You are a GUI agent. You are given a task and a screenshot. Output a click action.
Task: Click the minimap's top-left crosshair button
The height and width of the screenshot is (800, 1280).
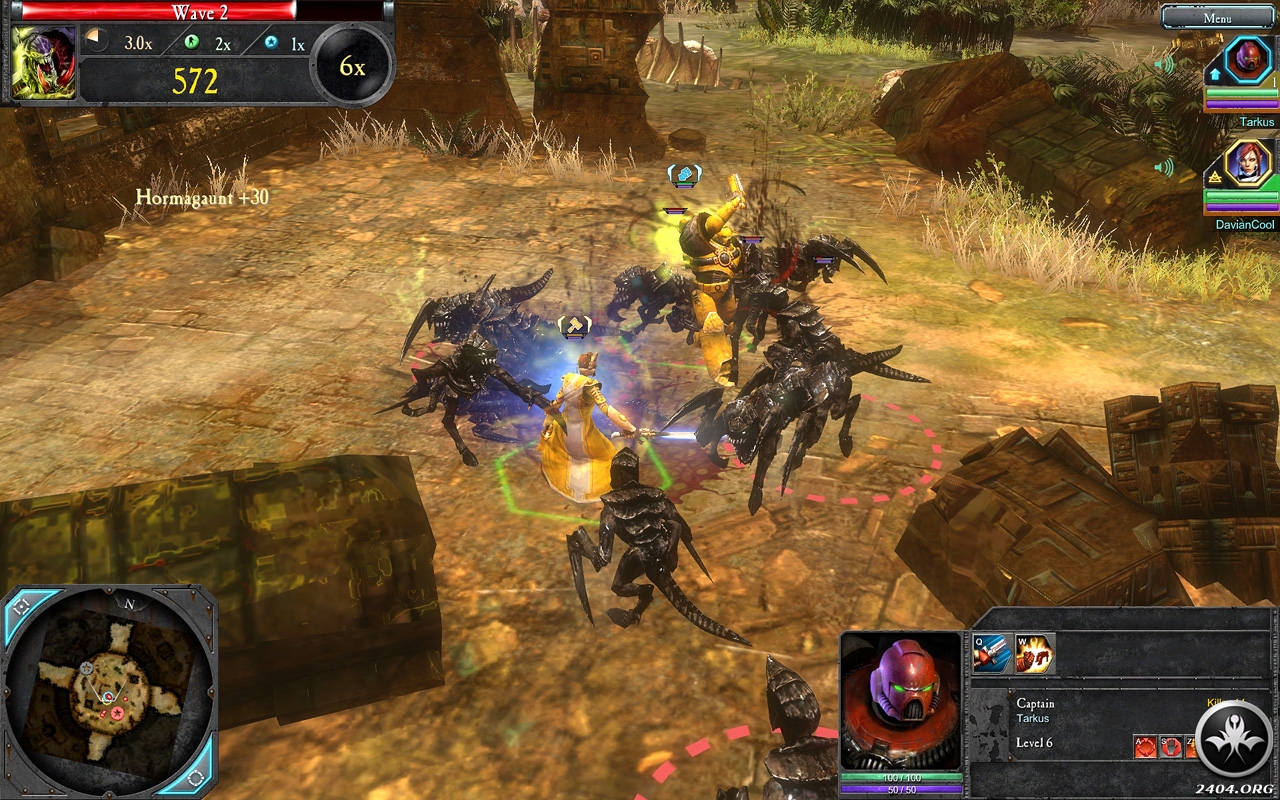pyautogui.click(x=22, y=606)
